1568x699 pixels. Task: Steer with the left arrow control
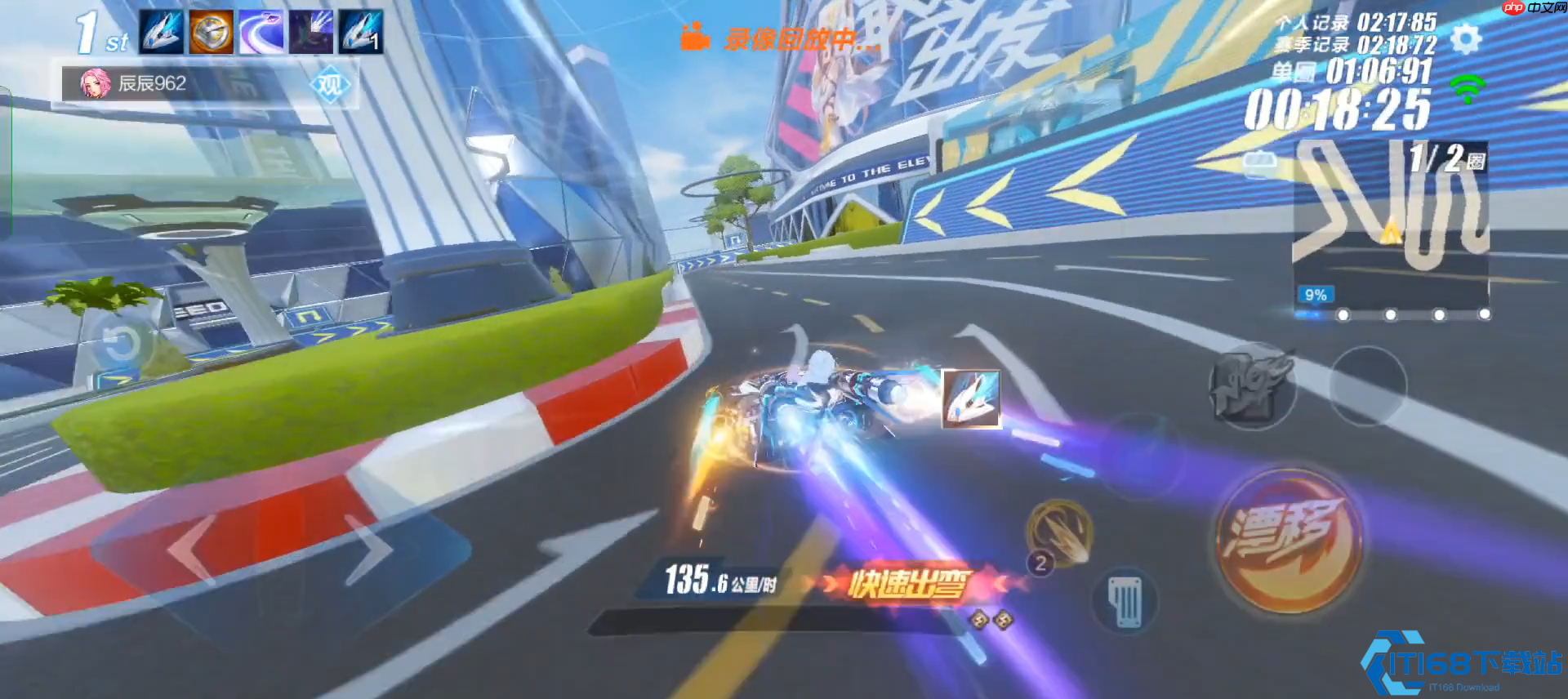point(192,549)
